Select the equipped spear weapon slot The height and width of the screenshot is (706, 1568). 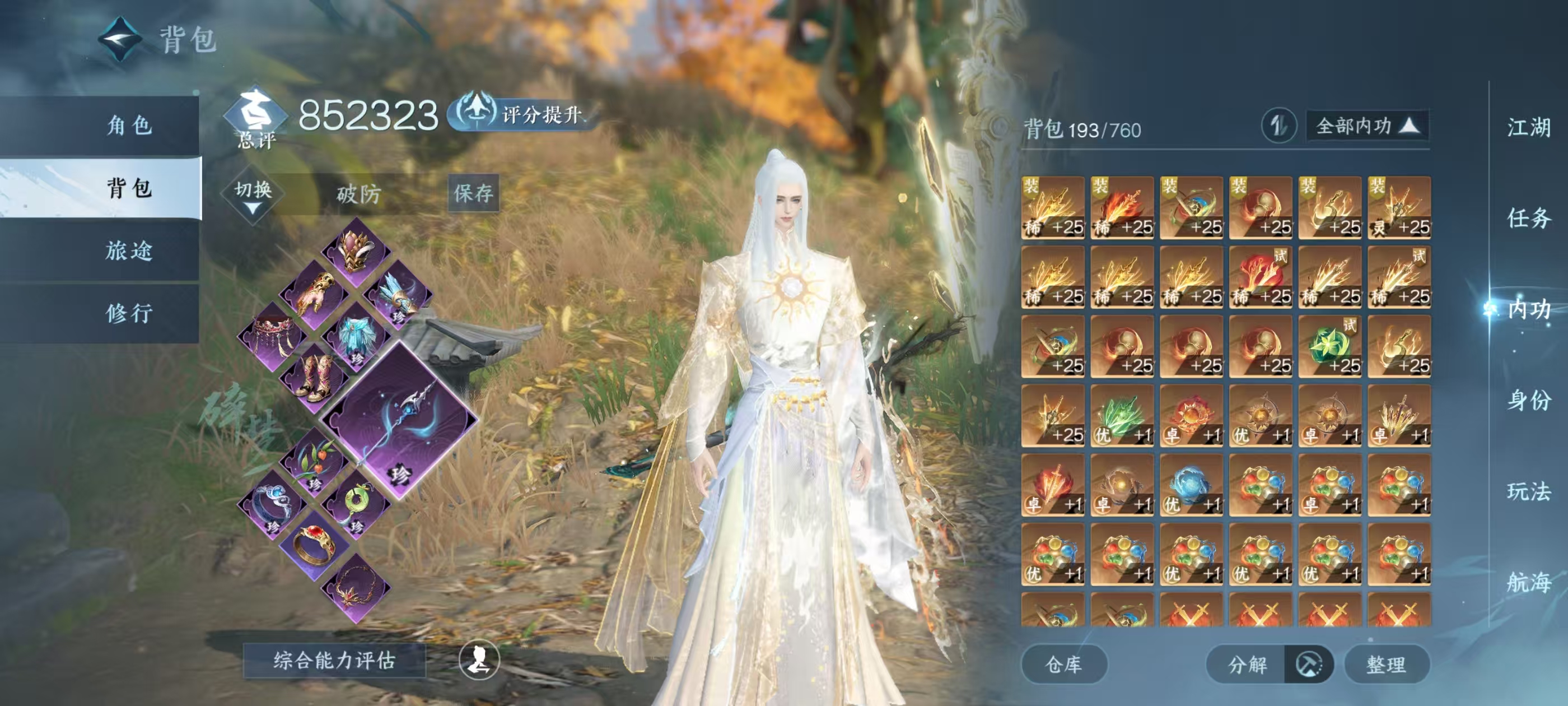click(399, 421)
